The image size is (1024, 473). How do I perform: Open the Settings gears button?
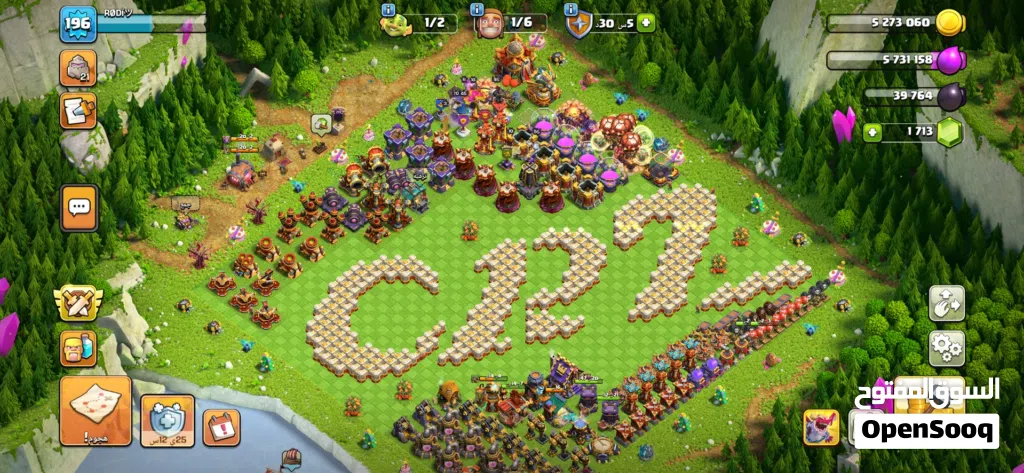(x=946, y=348)
